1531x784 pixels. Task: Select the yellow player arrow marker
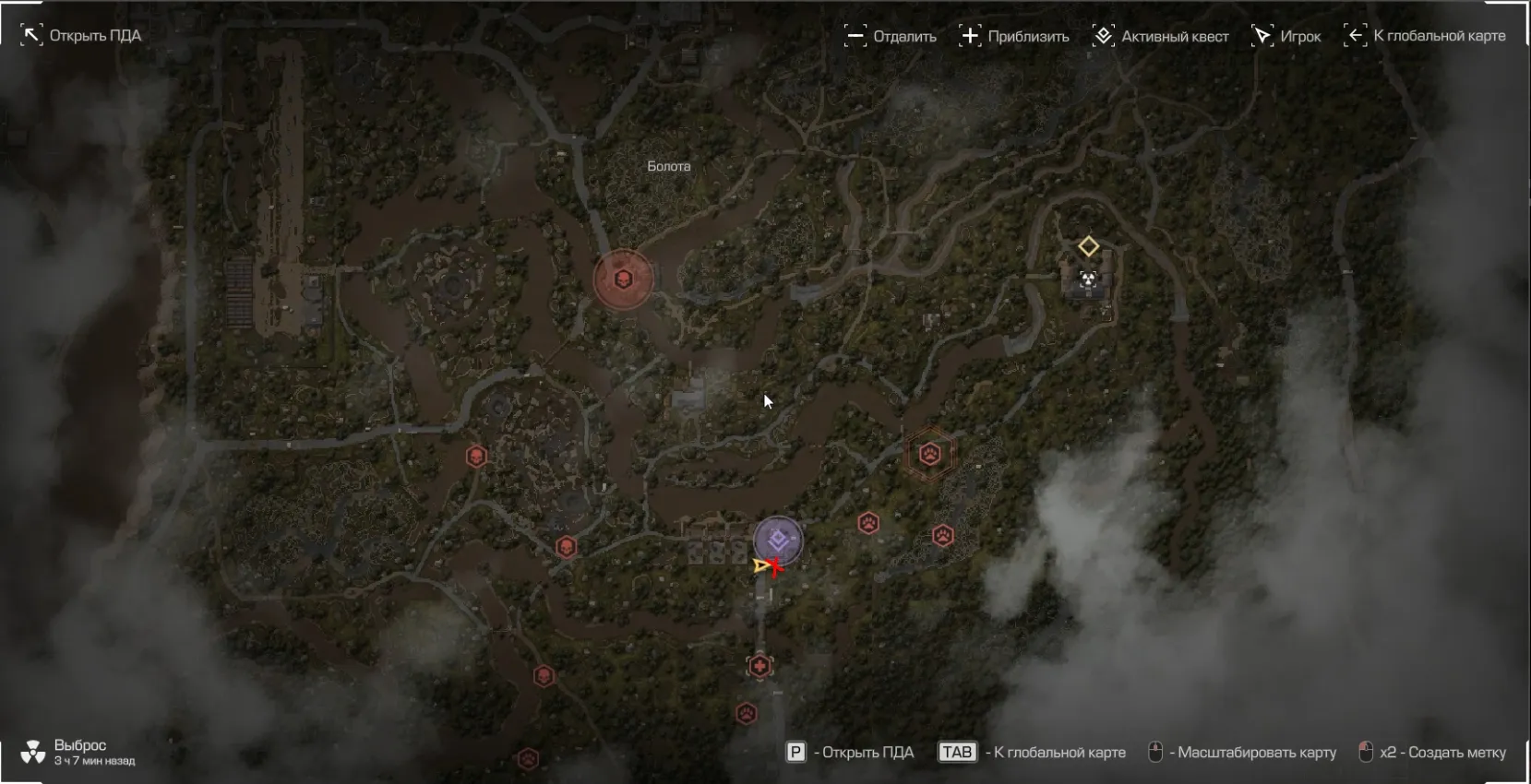[x=762, y=565]
